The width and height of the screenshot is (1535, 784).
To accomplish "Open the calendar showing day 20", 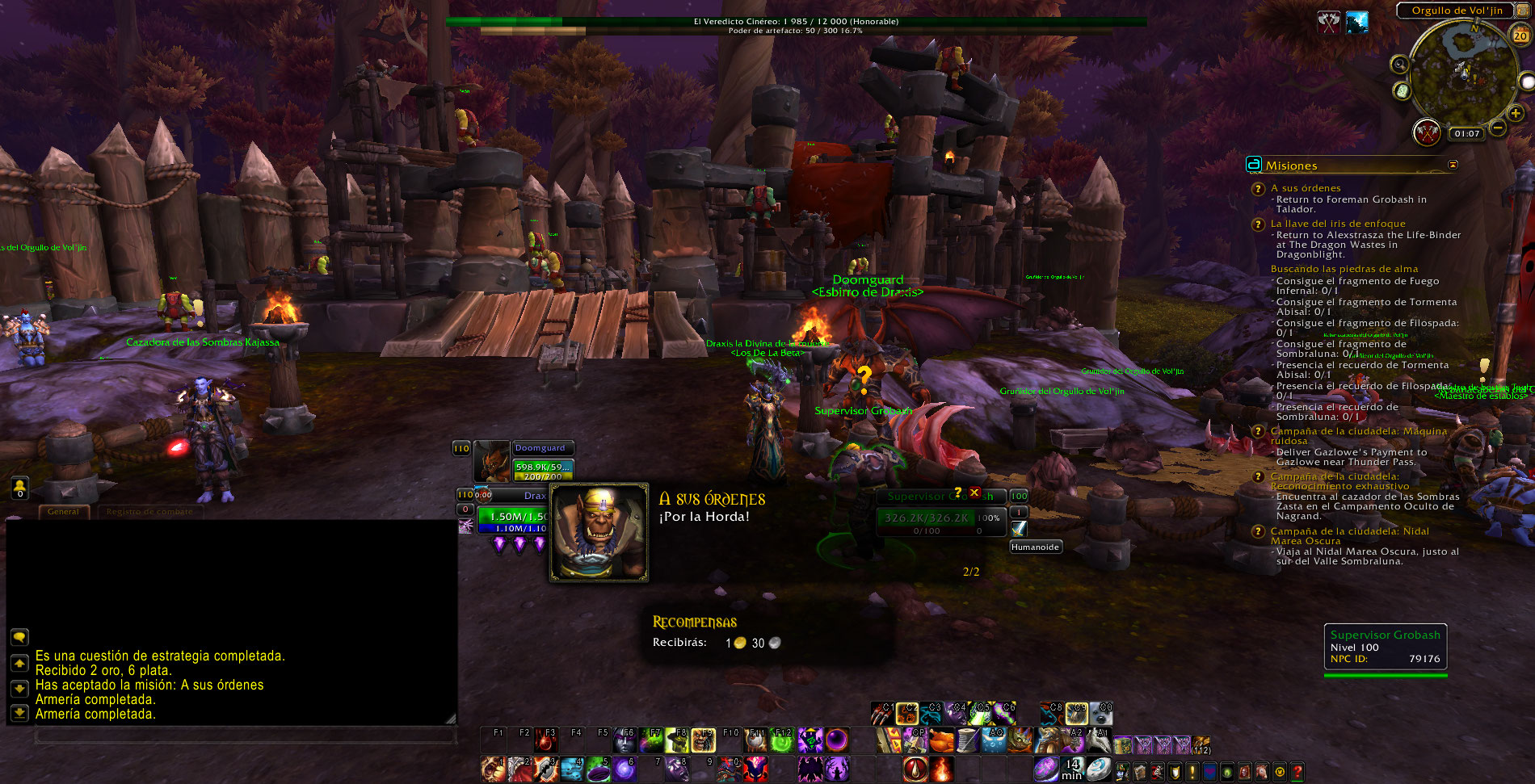I will [1520, 36].
